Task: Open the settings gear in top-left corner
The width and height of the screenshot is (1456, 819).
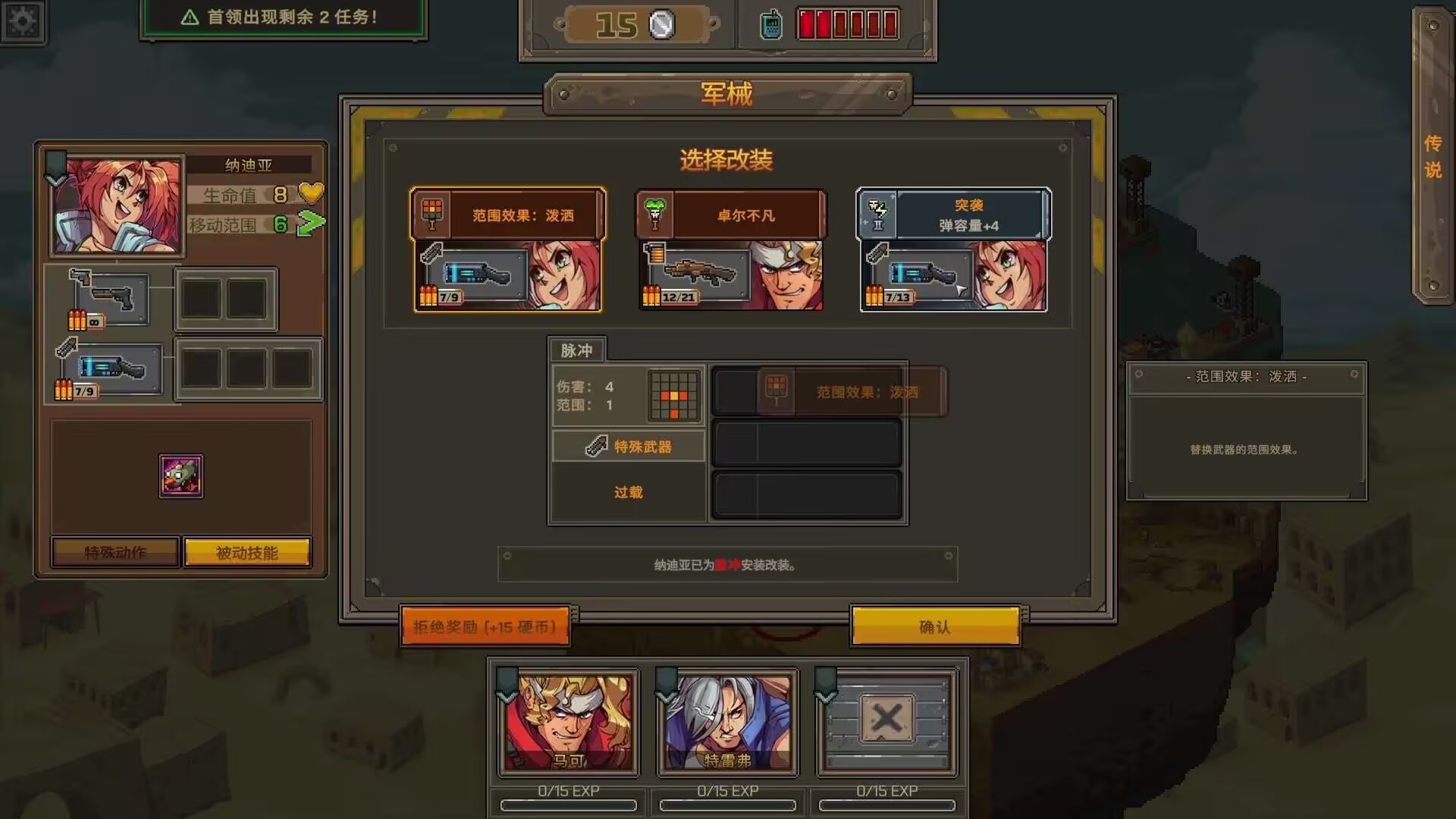Action: [24, 21]
